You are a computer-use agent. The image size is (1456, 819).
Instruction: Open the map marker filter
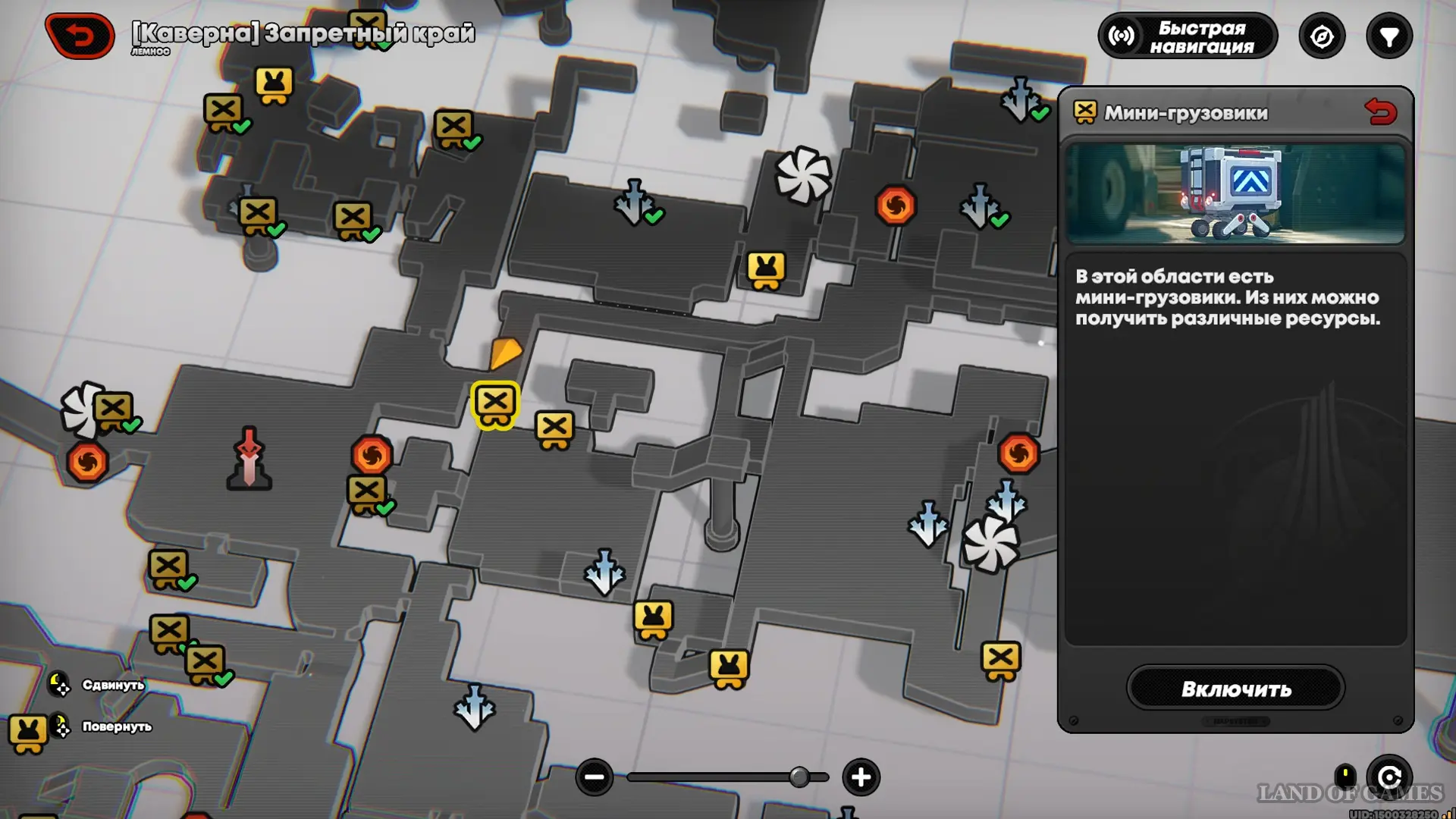click(x=1389, y=36)
